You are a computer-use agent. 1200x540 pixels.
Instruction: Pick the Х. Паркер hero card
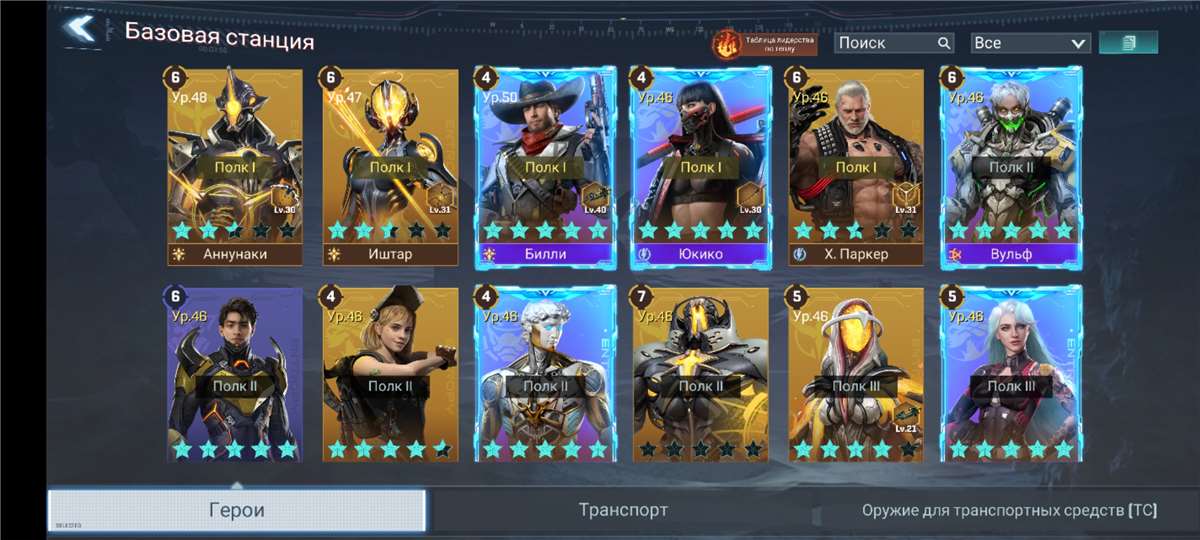(x=856, y=165)
